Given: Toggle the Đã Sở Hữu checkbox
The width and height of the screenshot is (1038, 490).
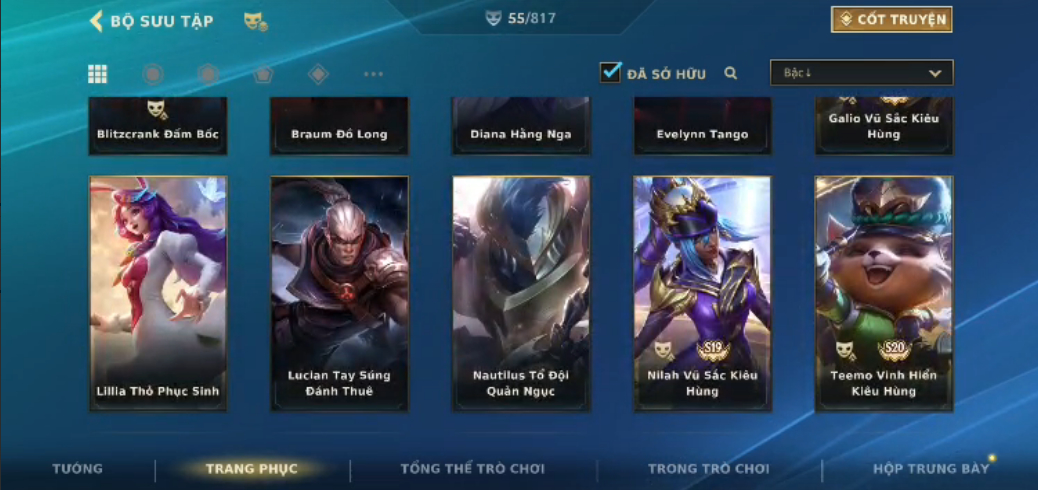Looking at the screenshot, I should [x=610, y=73].
